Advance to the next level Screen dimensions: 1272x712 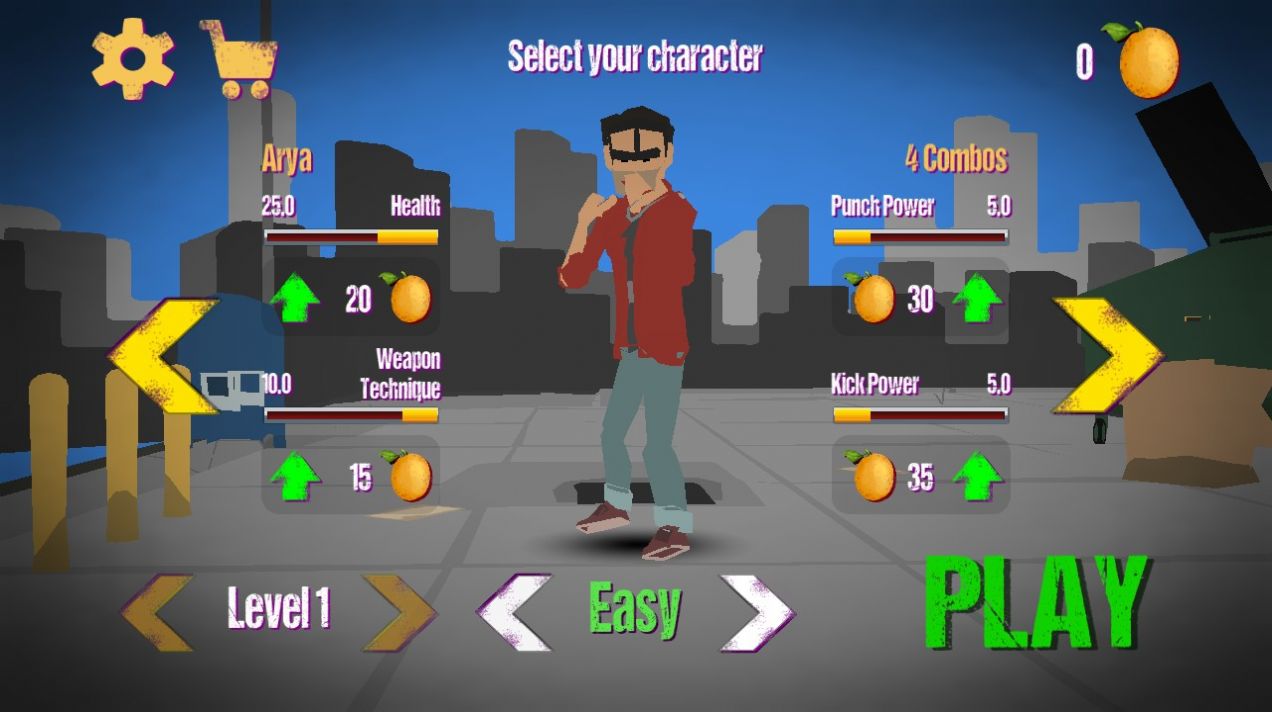(399, 612)
